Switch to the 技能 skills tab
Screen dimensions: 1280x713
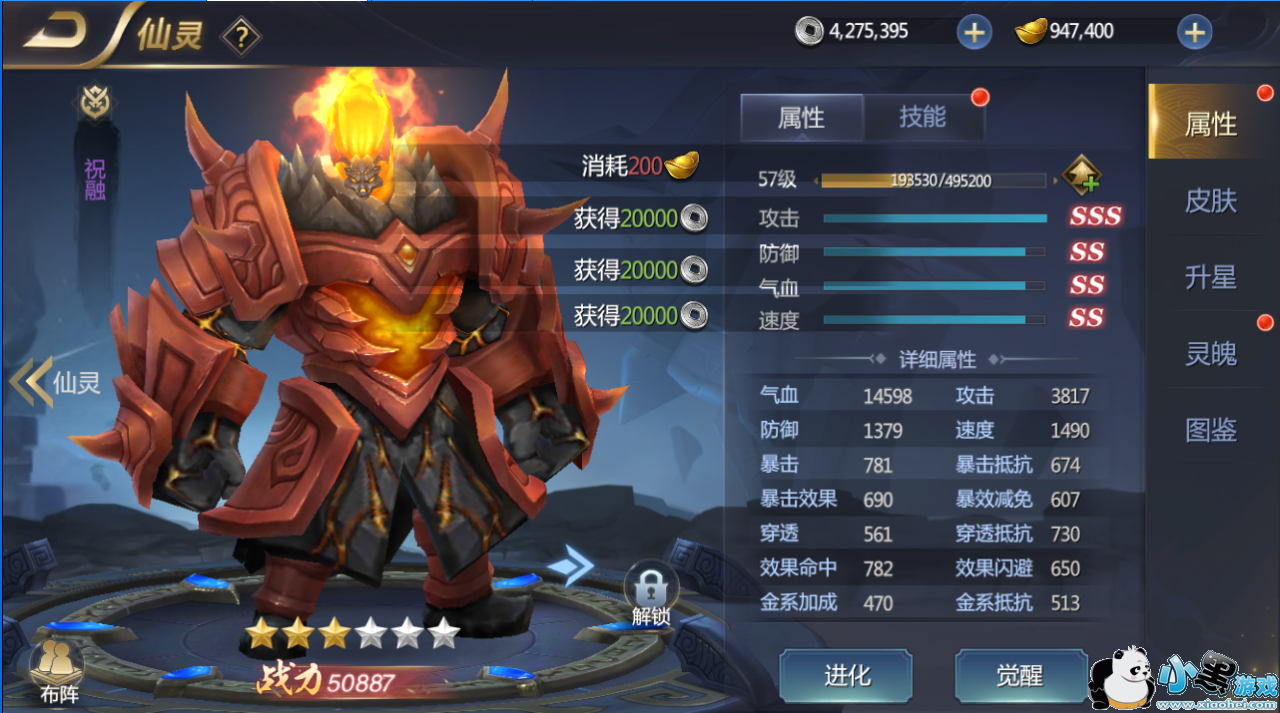pos(922,117)
